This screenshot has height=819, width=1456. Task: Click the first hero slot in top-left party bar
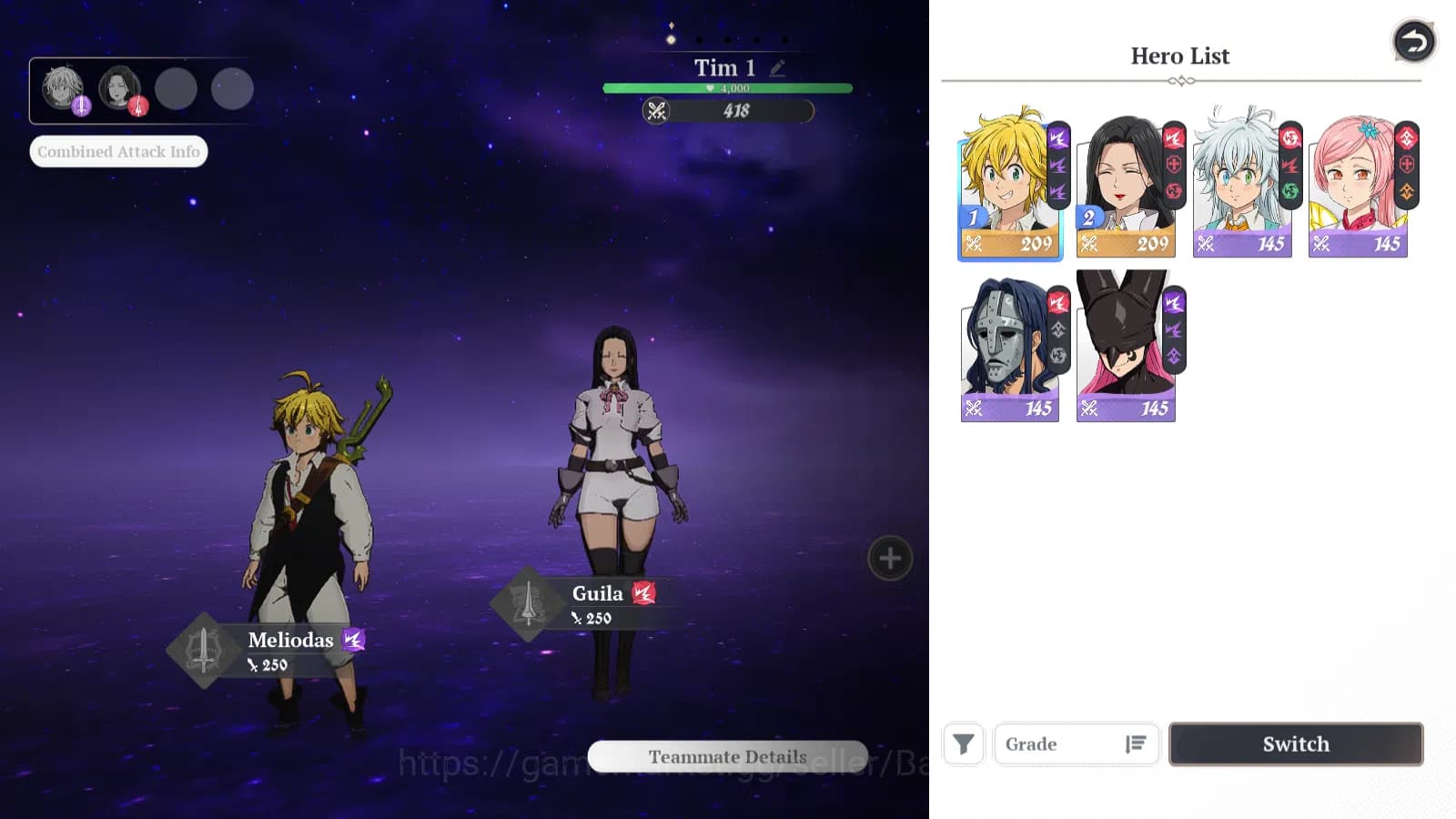[x=62, y=86]
